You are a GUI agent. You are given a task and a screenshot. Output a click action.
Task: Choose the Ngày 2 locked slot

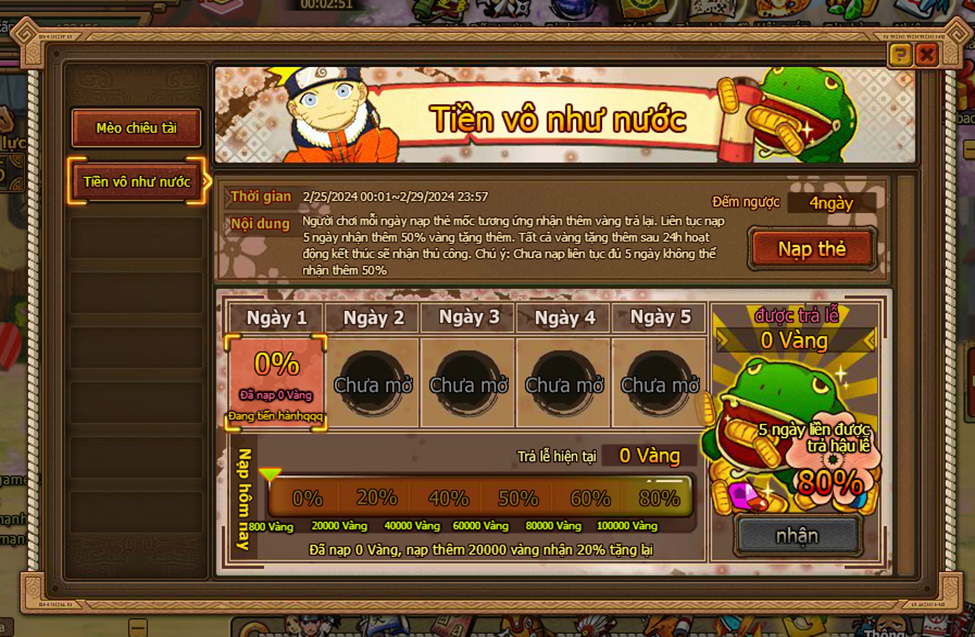pyautogui.click(x=373, y=382)
